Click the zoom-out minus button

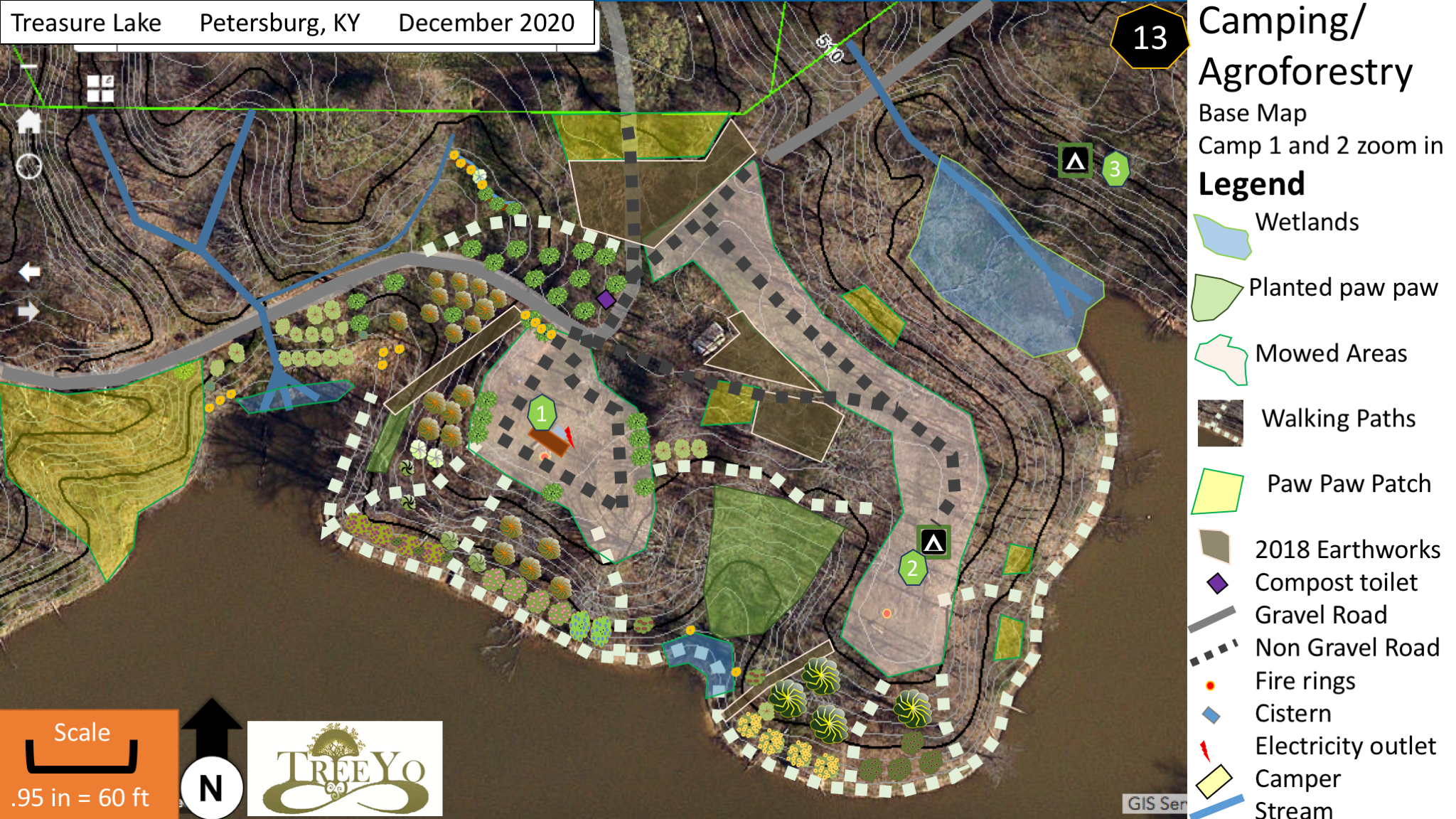(x=28, y=66)
